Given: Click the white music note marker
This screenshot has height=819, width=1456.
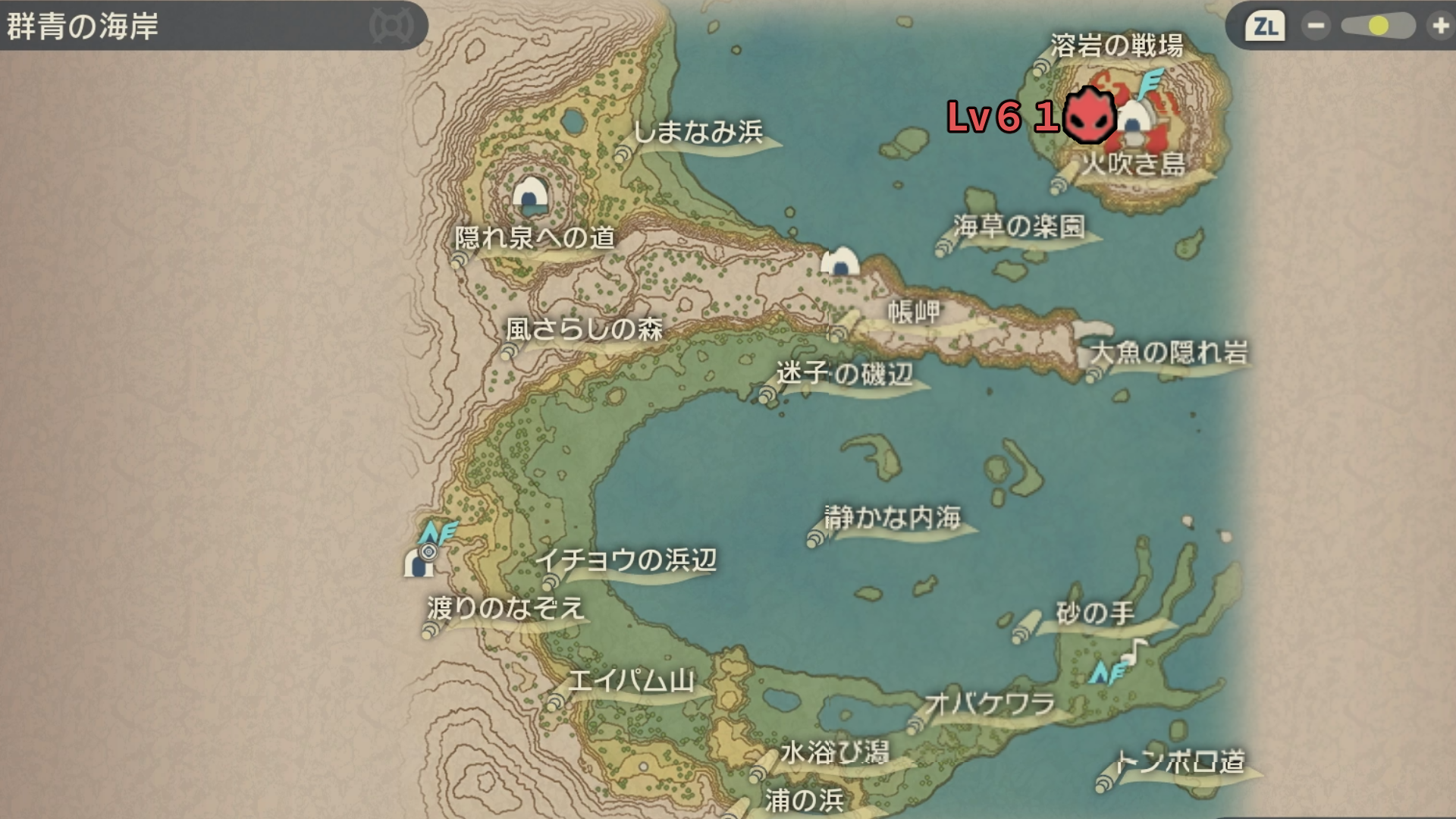Looking at the screenshot, I should pyautogui.click(x=1134, y=651).
